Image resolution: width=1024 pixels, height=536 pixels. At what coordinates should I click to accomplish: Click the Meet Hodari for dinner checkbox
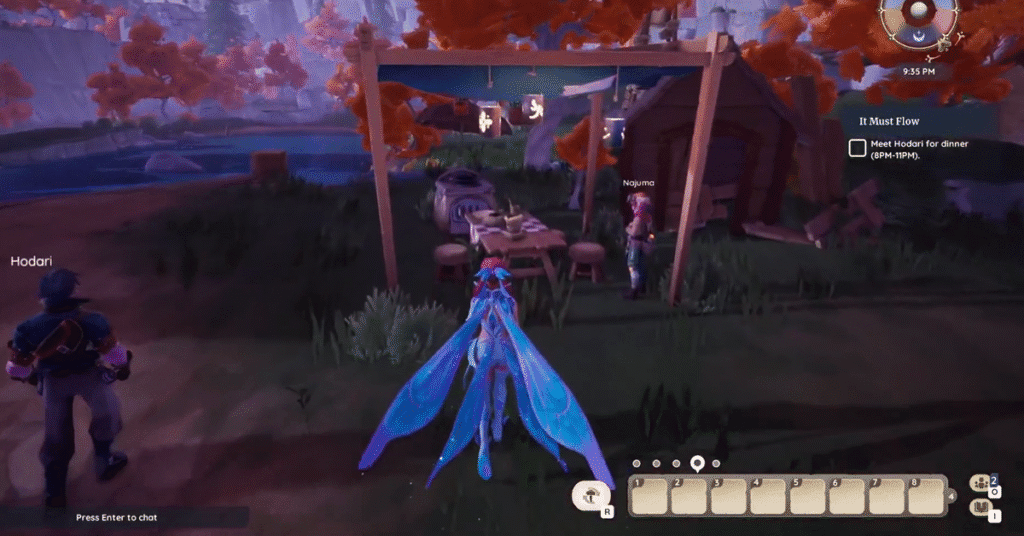857,148
